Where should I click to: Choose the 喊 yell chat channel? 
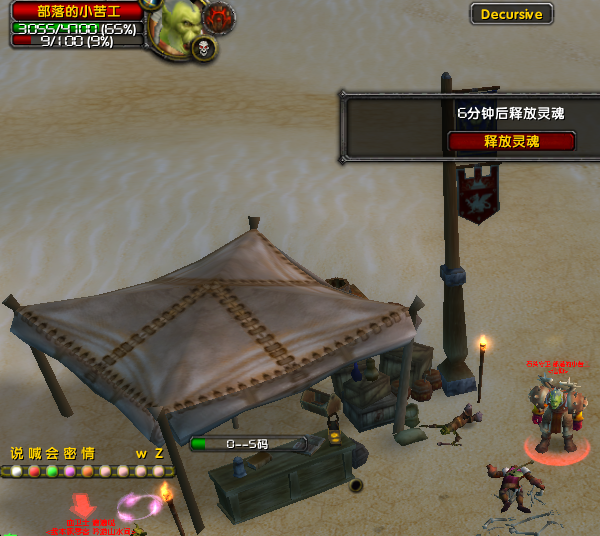(34, 453)
